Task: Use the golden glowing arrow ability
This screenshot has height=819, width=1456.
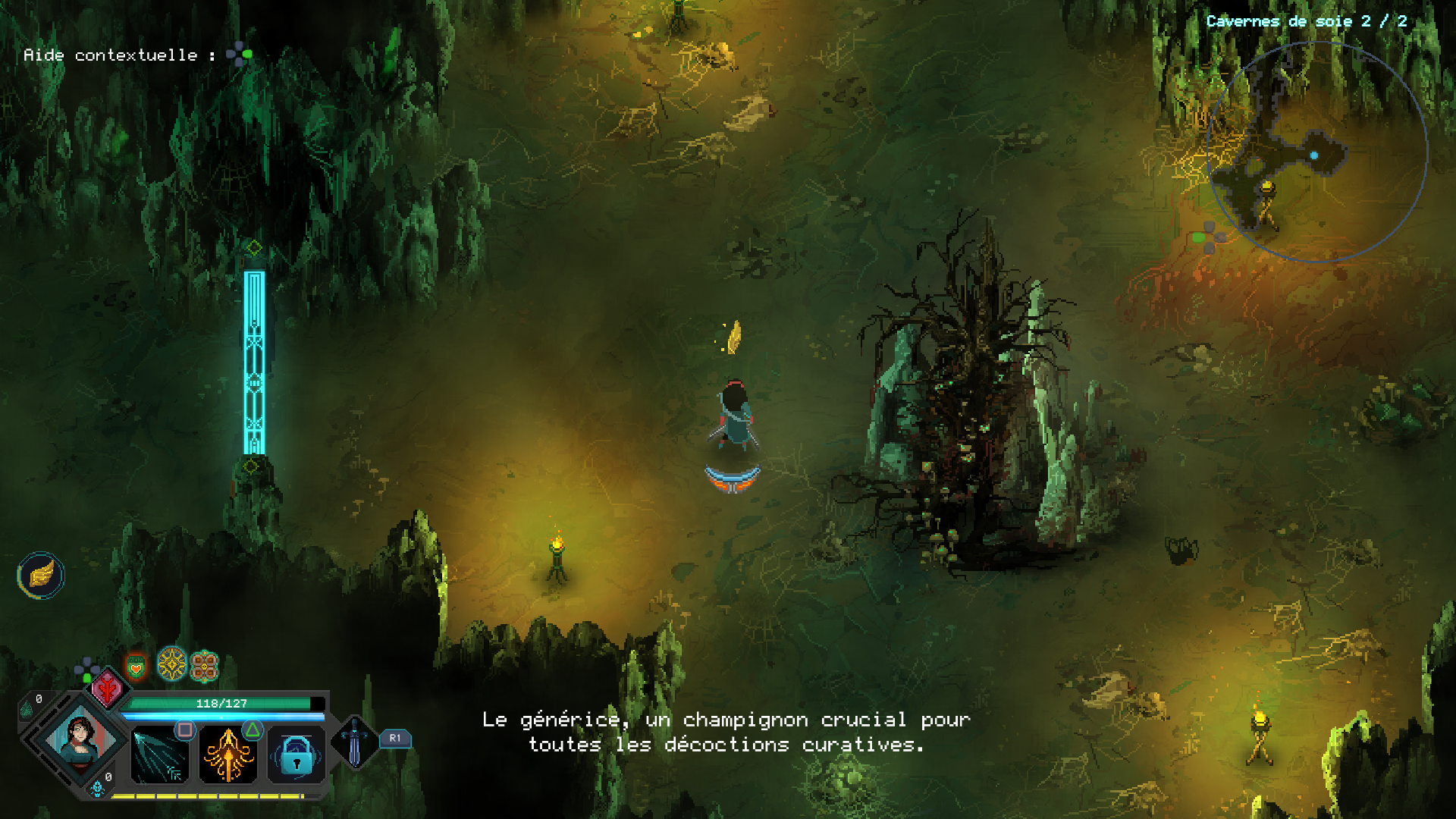Action: coord(227,755)
